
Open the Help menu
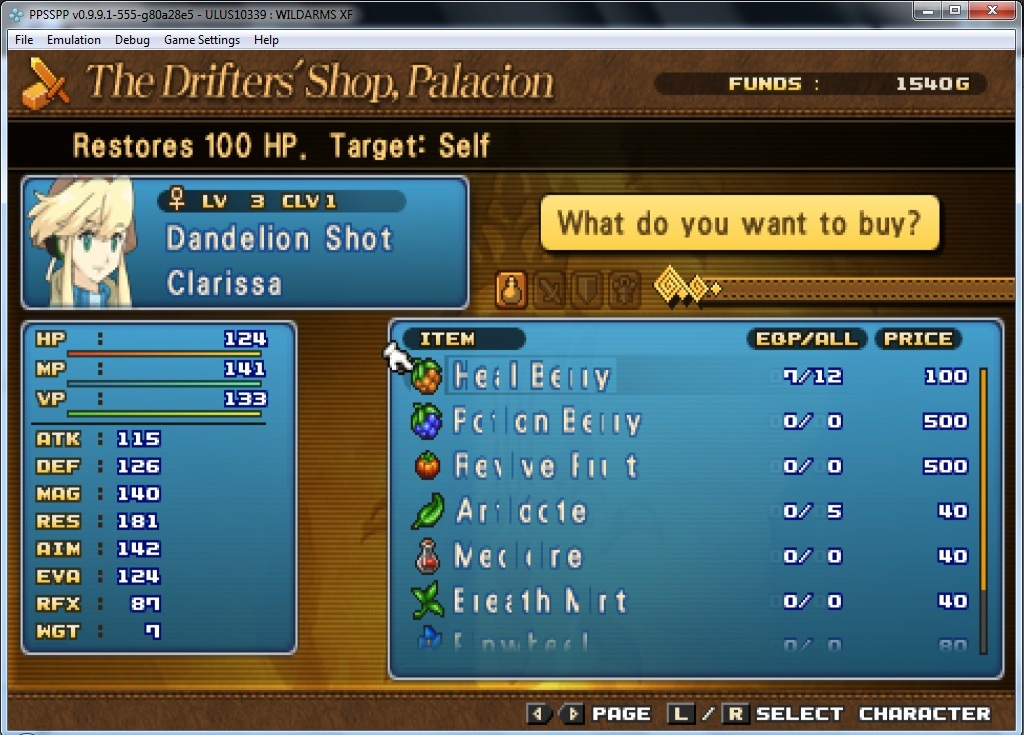(266, 40)
